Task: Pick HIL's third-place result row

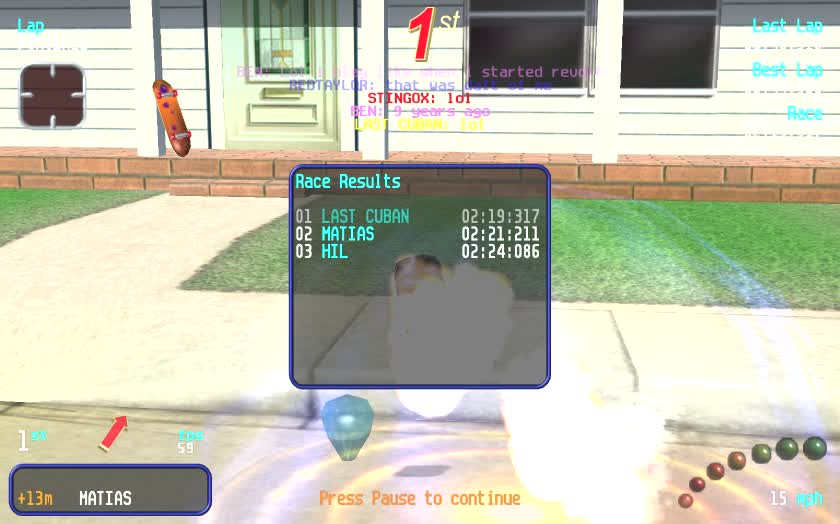Action: pos(417,252)
